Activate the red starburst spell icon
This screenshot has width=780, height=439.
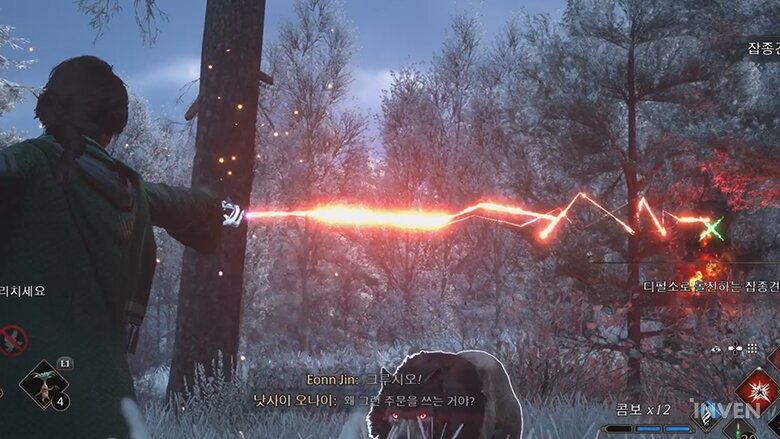(758, 391)
